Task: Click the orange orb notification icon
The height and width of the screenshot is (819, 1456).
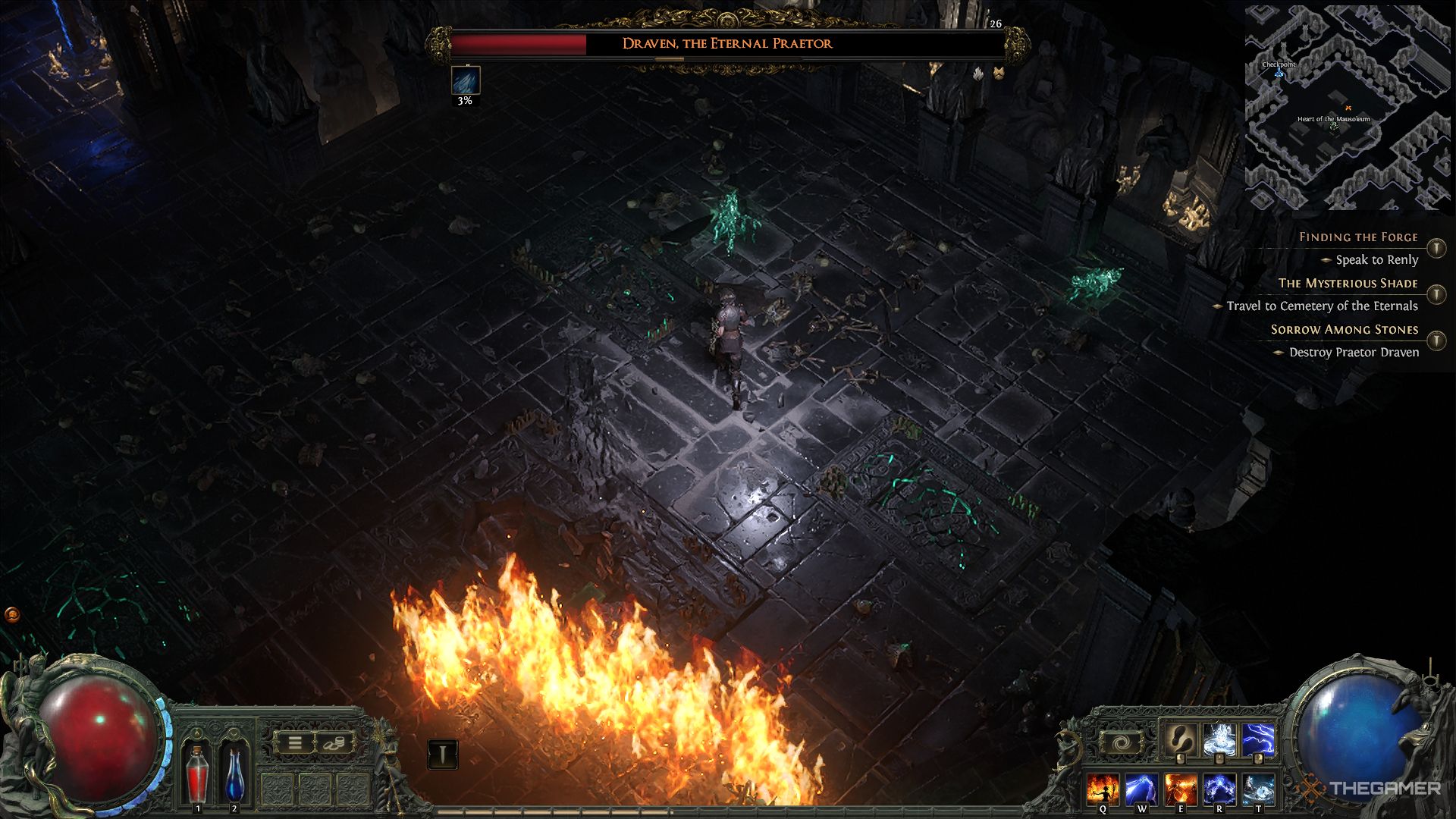Action: [11, 614]
